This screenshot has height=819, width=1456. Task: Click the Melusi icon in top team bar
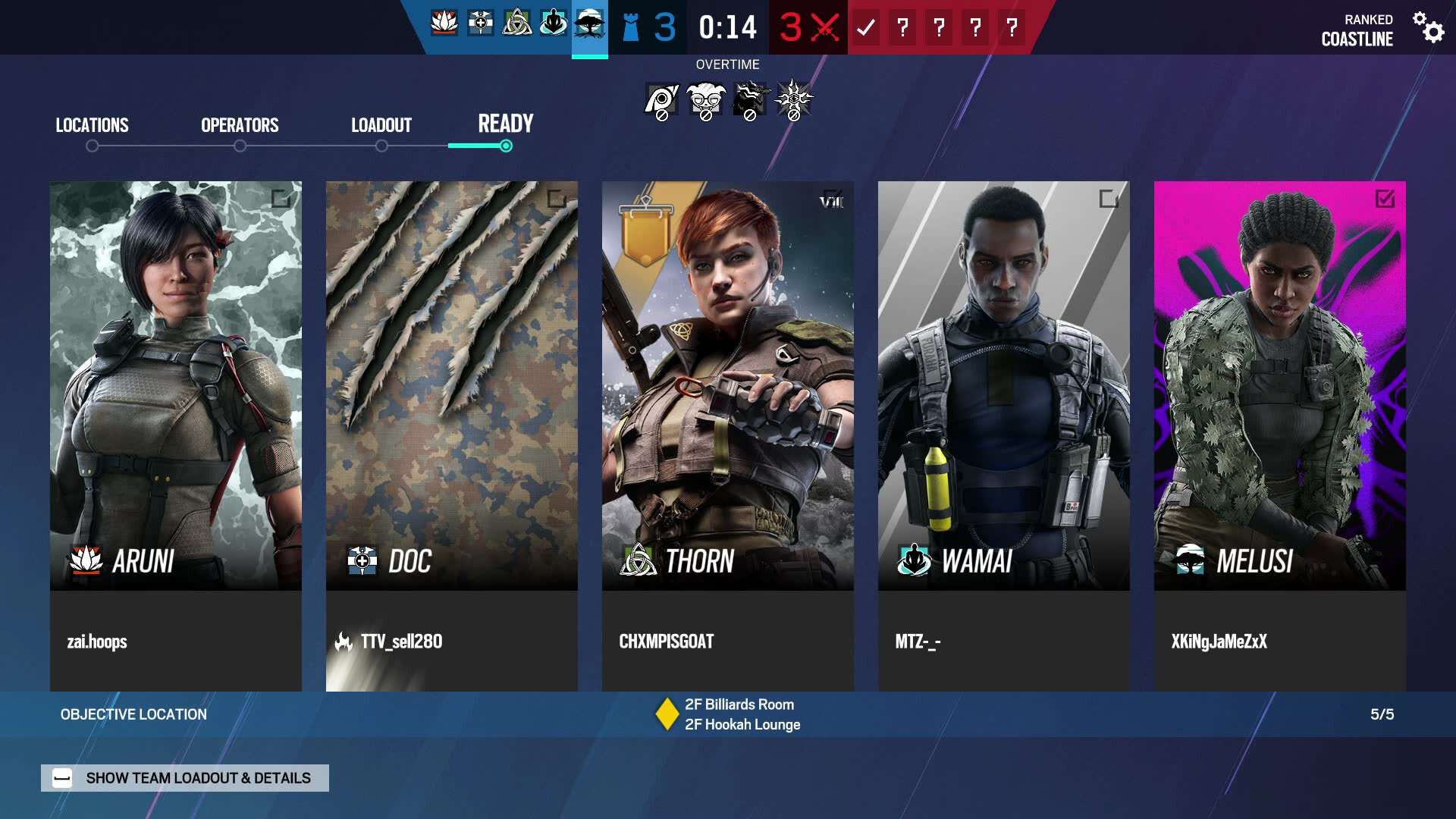589,25
